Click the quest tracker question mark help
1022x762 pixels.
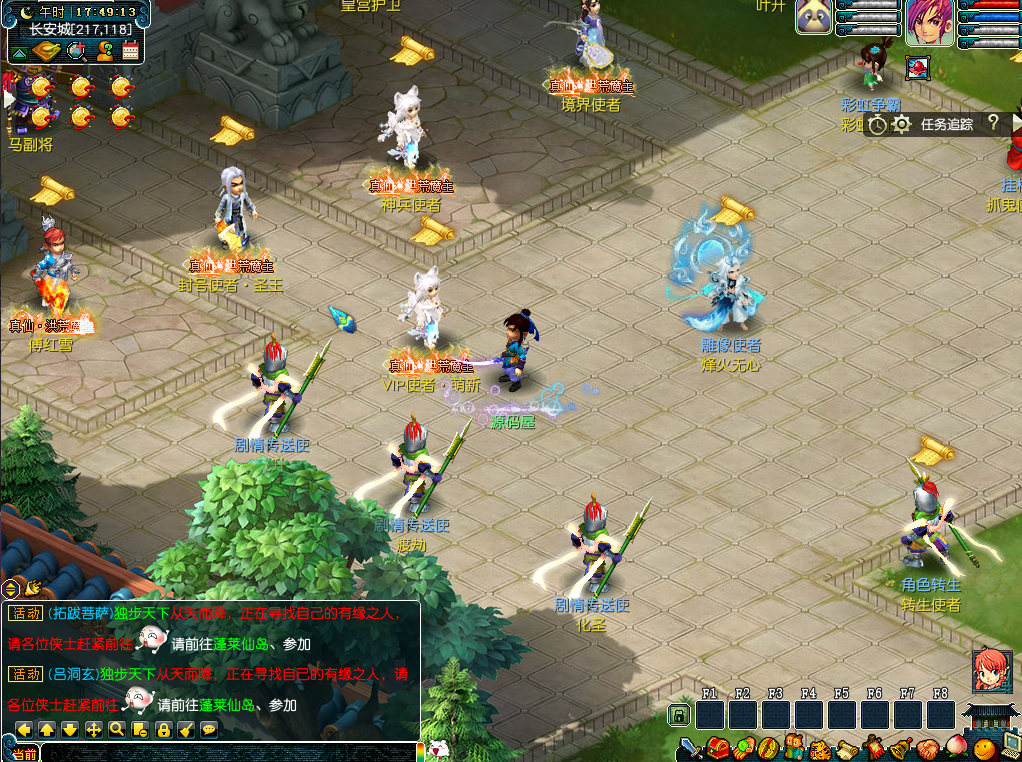click(992, 123)
